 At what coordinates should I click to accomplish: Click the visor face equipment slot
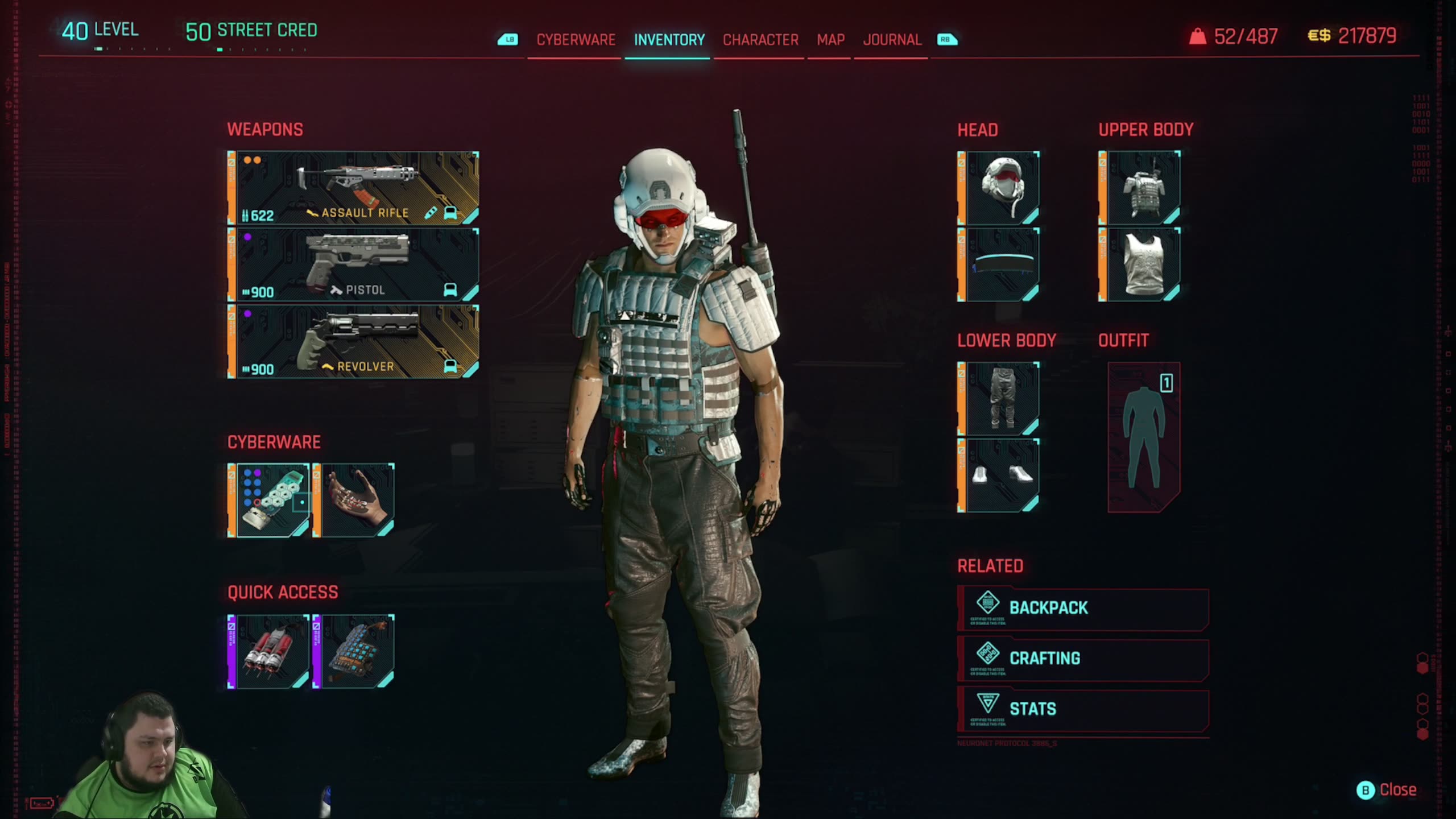tap(1000, 265)
